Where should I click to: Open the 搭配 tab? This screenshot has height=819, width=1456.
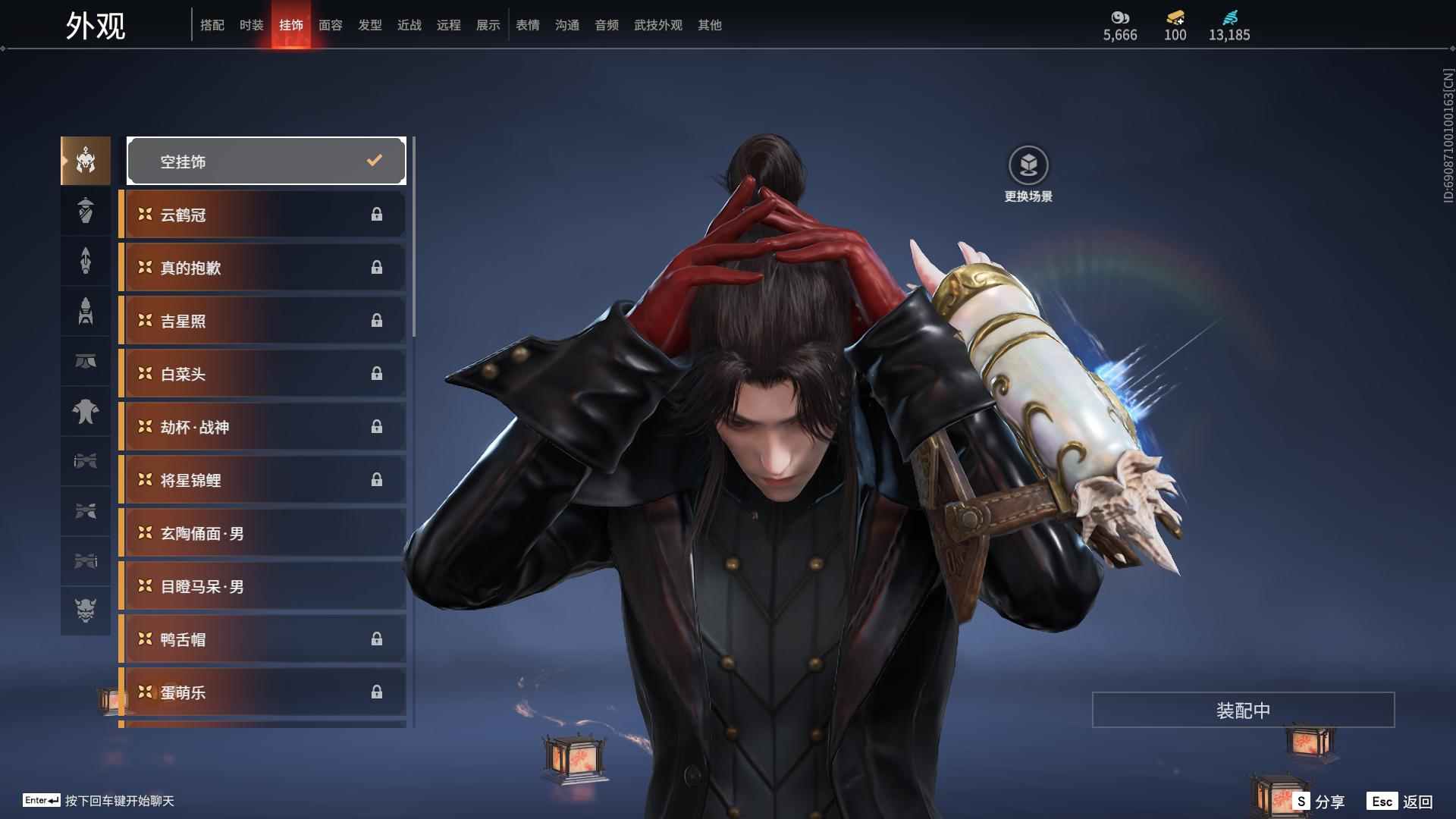tap(212, 25)
